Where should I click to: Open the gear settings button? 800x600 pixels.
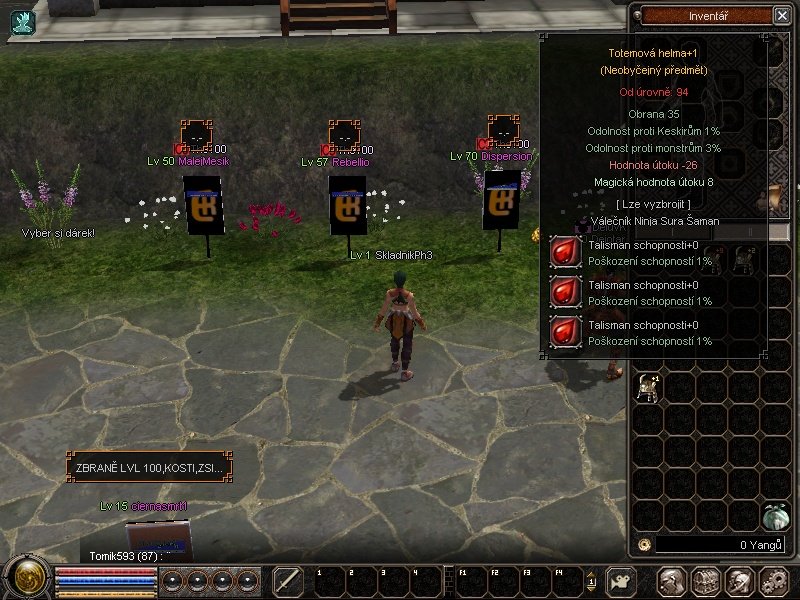click(772, 581)
